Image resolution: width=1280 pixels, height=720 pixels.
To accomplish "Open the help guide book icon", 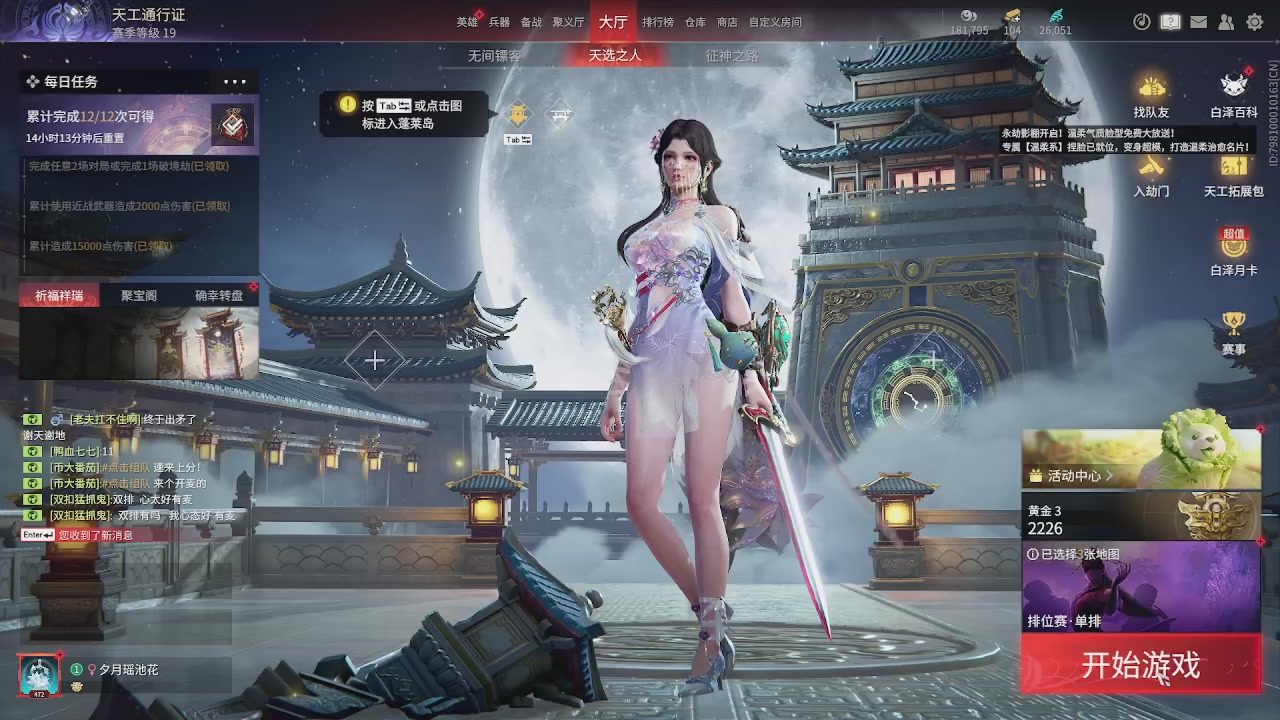I will 1170,21.
